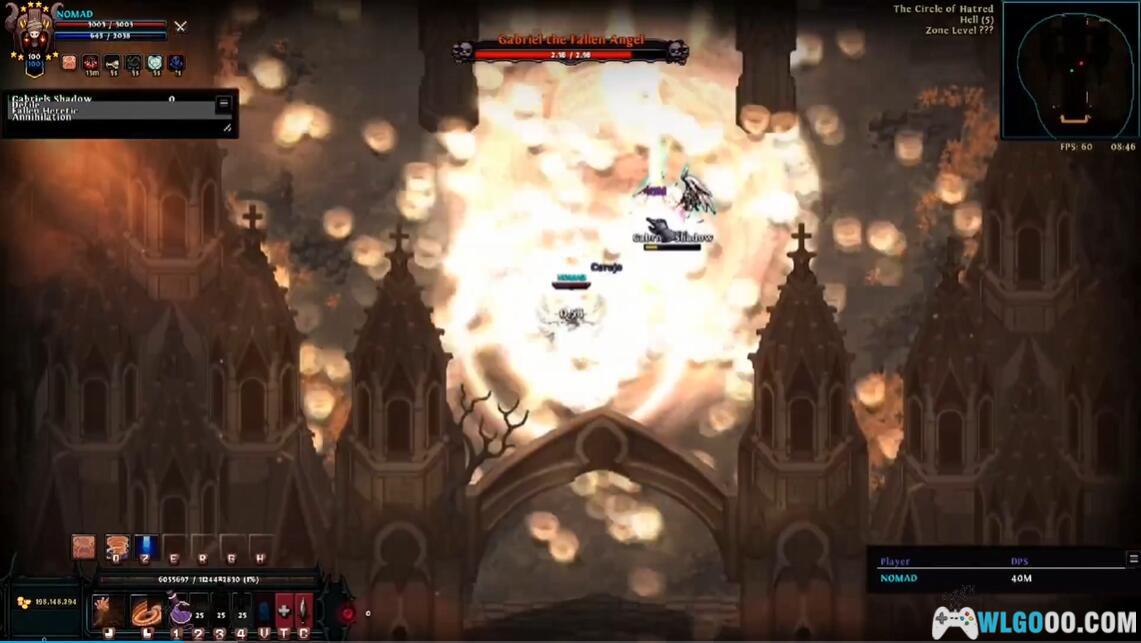1141x643 pixels.
Task: Click the glowing red orb button
Action: 347,613
